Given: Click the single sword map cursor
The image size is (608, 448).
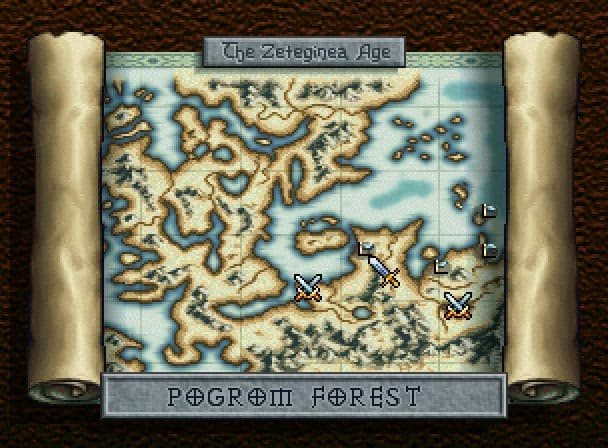Looking at the screenshot, I should tap(384, 270).
